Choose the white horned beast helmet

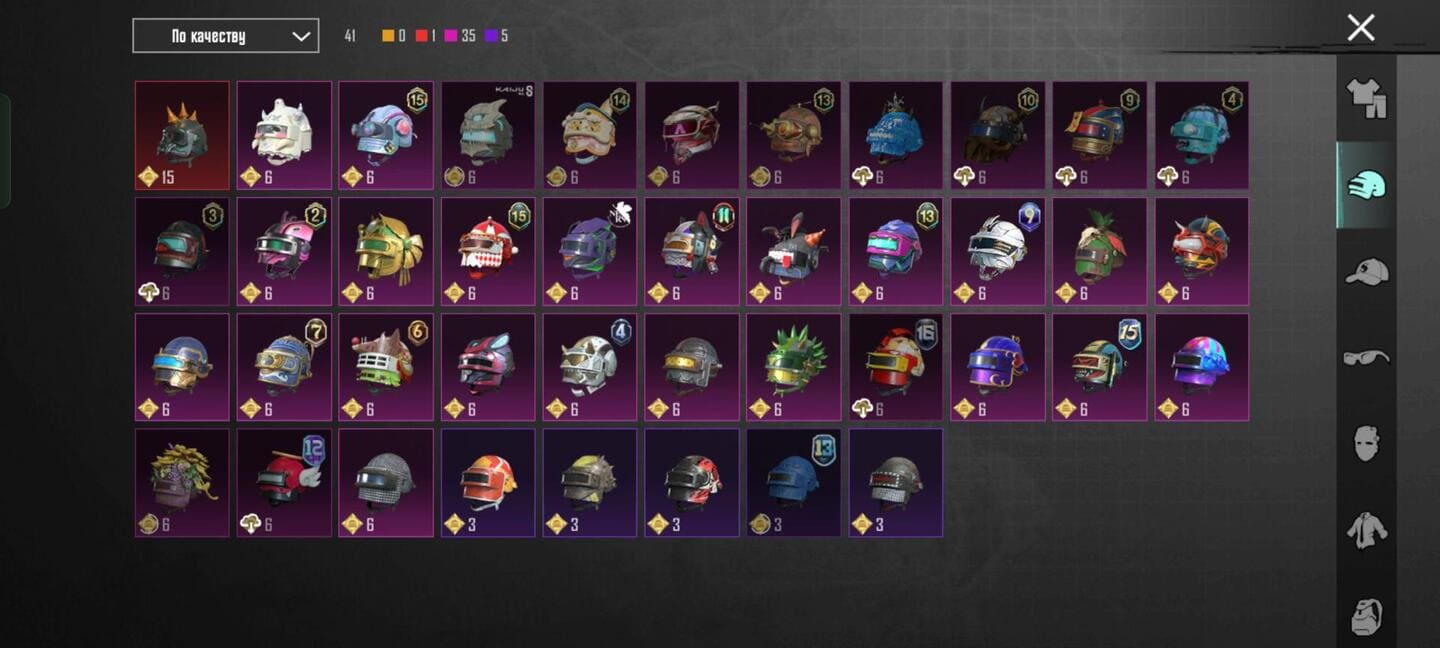click(x=284, y=135)
